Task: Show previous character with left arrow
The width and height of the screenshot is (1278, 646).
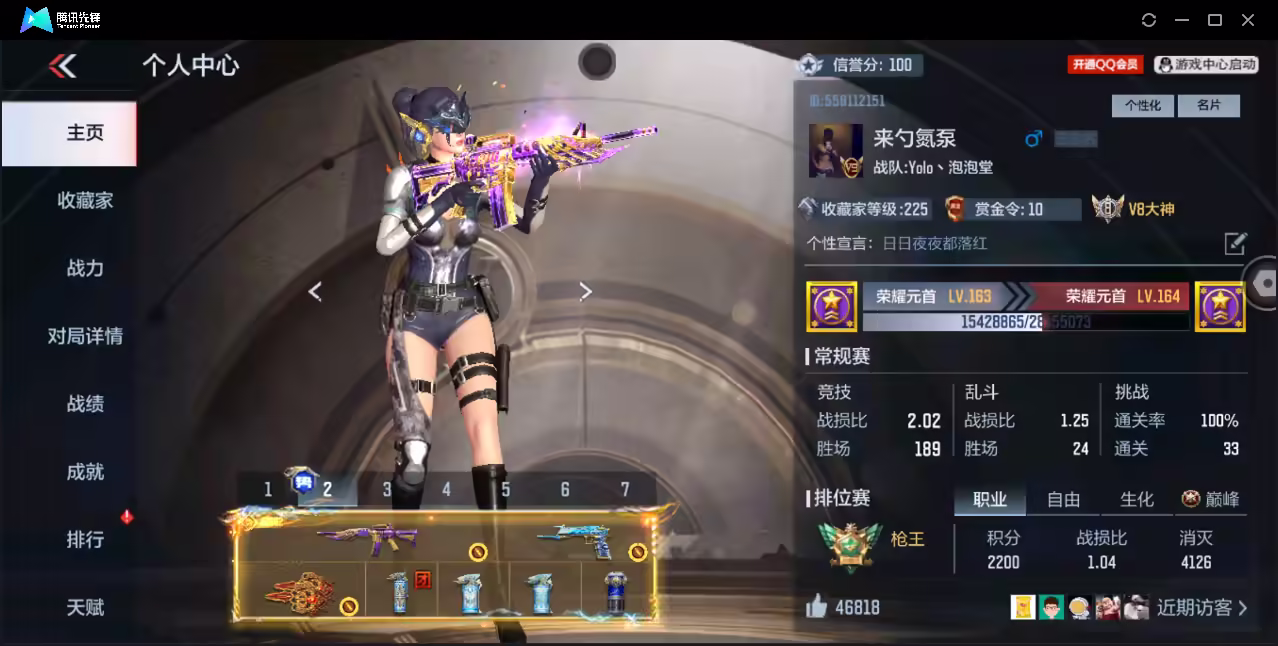Action: coord(315,291)
